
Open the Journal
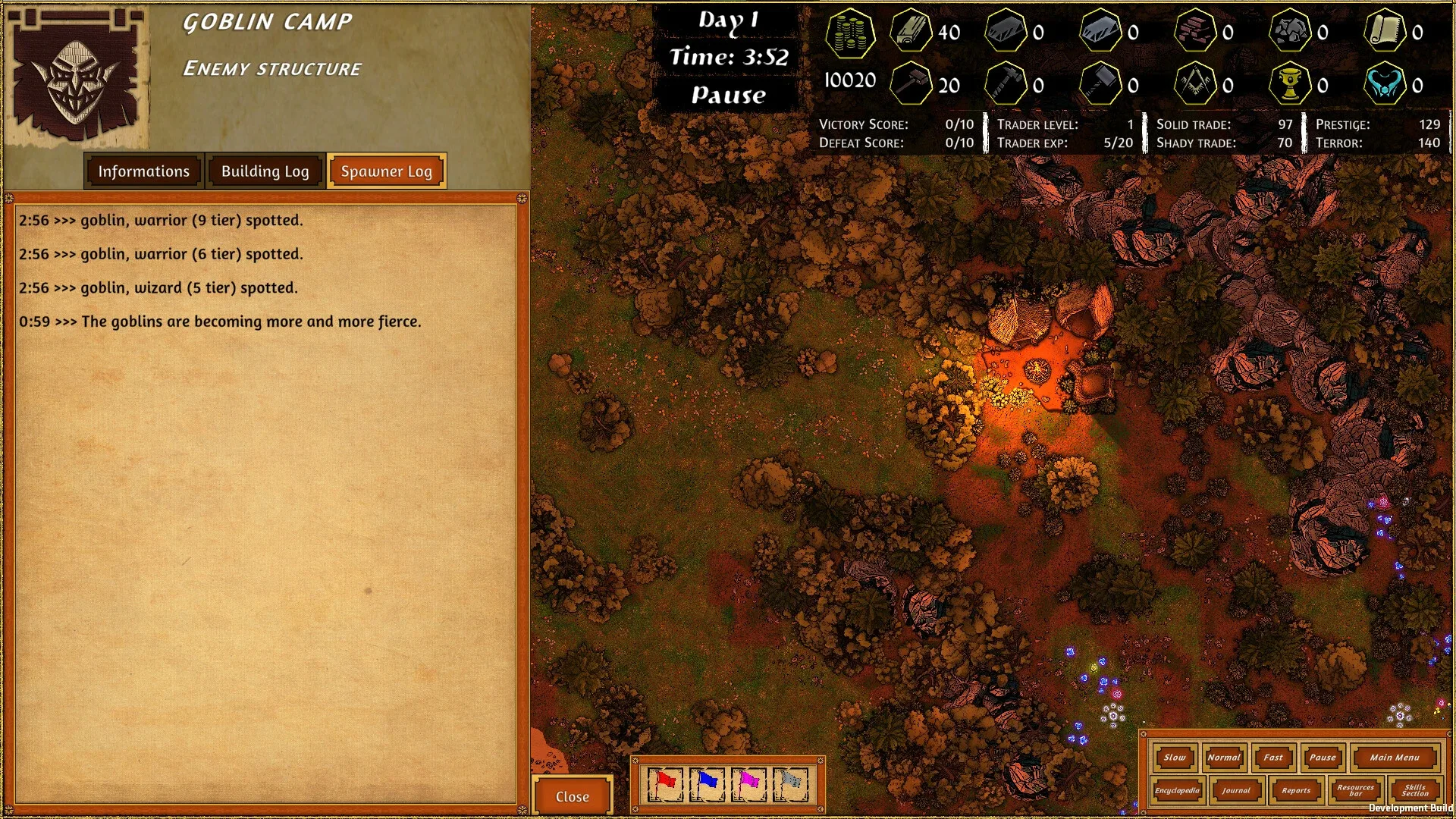(x=1236, y=790)
